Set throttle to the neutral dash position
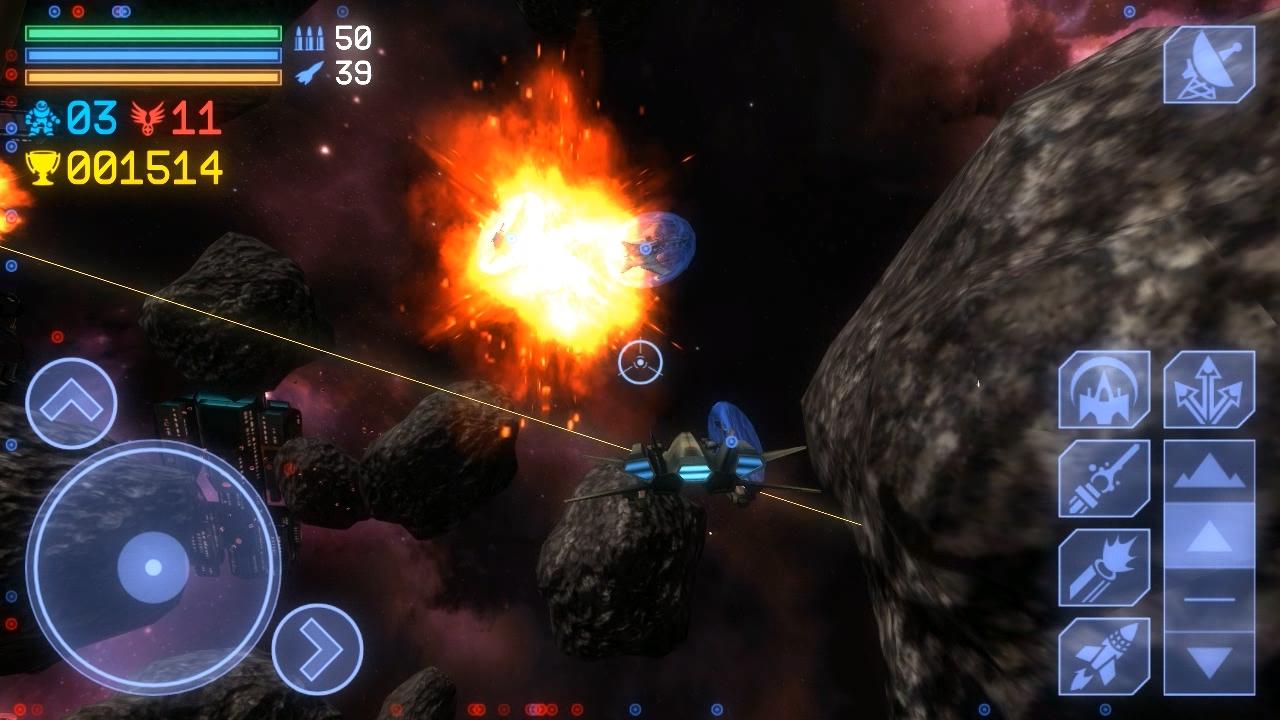This screenshot has width=1280, height=720. click(1209, 600)
